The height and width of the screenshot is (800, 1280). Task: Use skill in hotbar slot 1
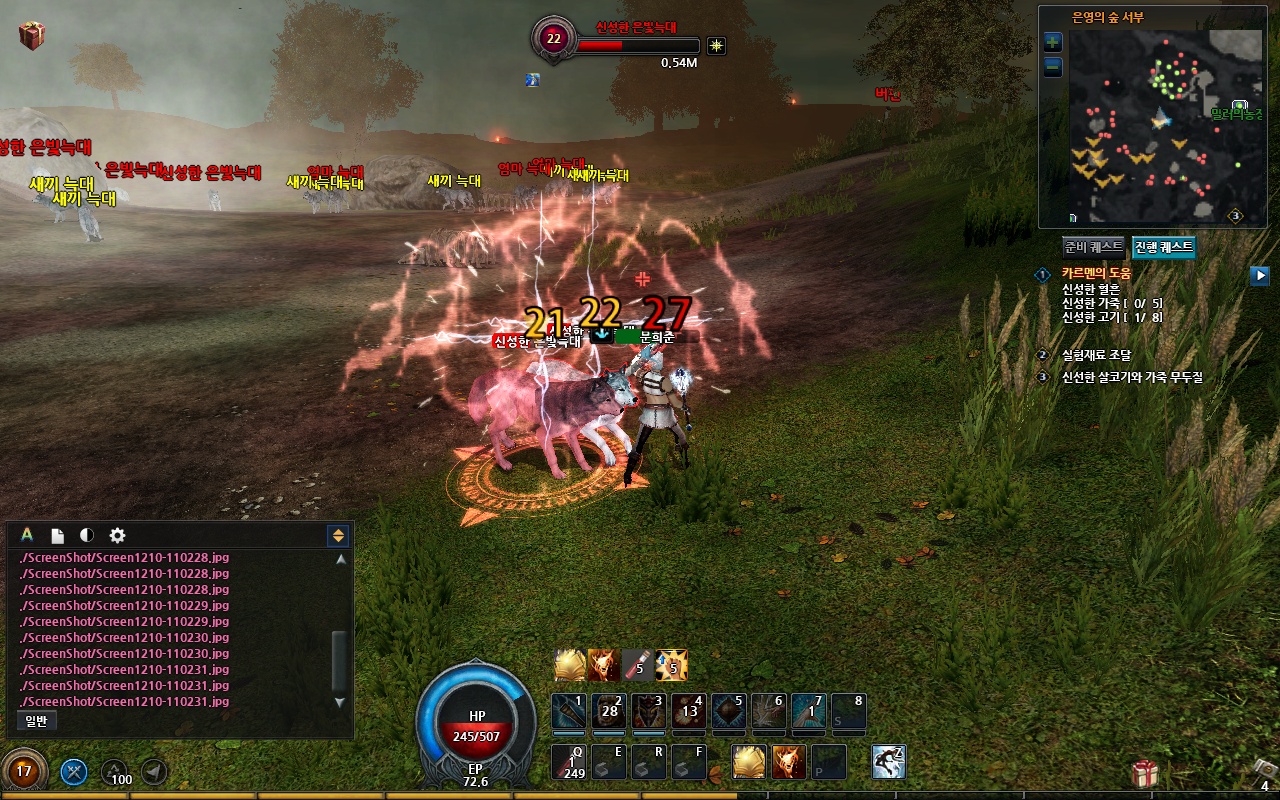coord(569,712)
